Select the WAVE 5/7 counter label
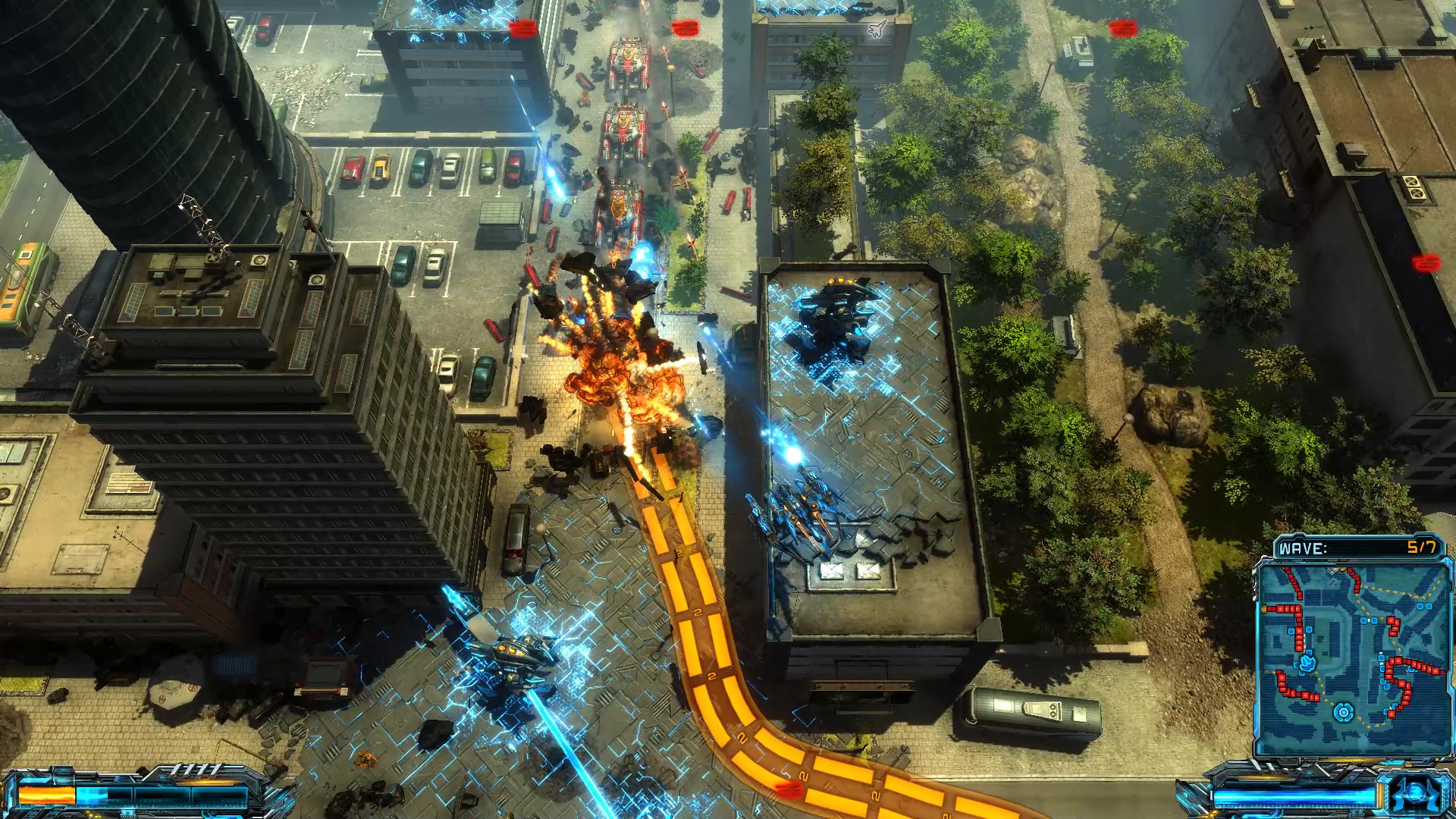The height and width of the screenshot is (819, 1456). click(x=1421, y=545)
